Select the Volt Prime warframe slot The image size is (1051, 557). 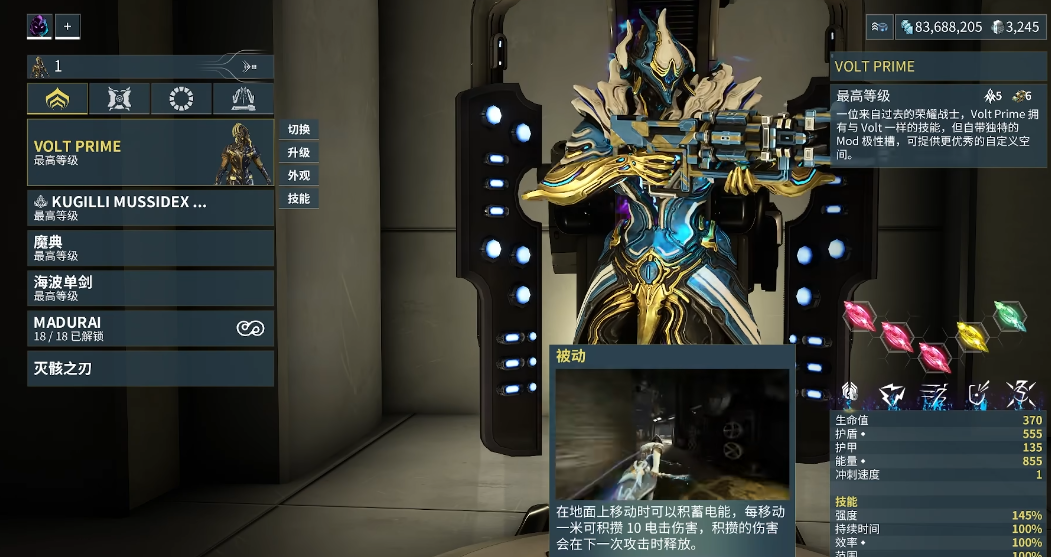coord(150,153)
